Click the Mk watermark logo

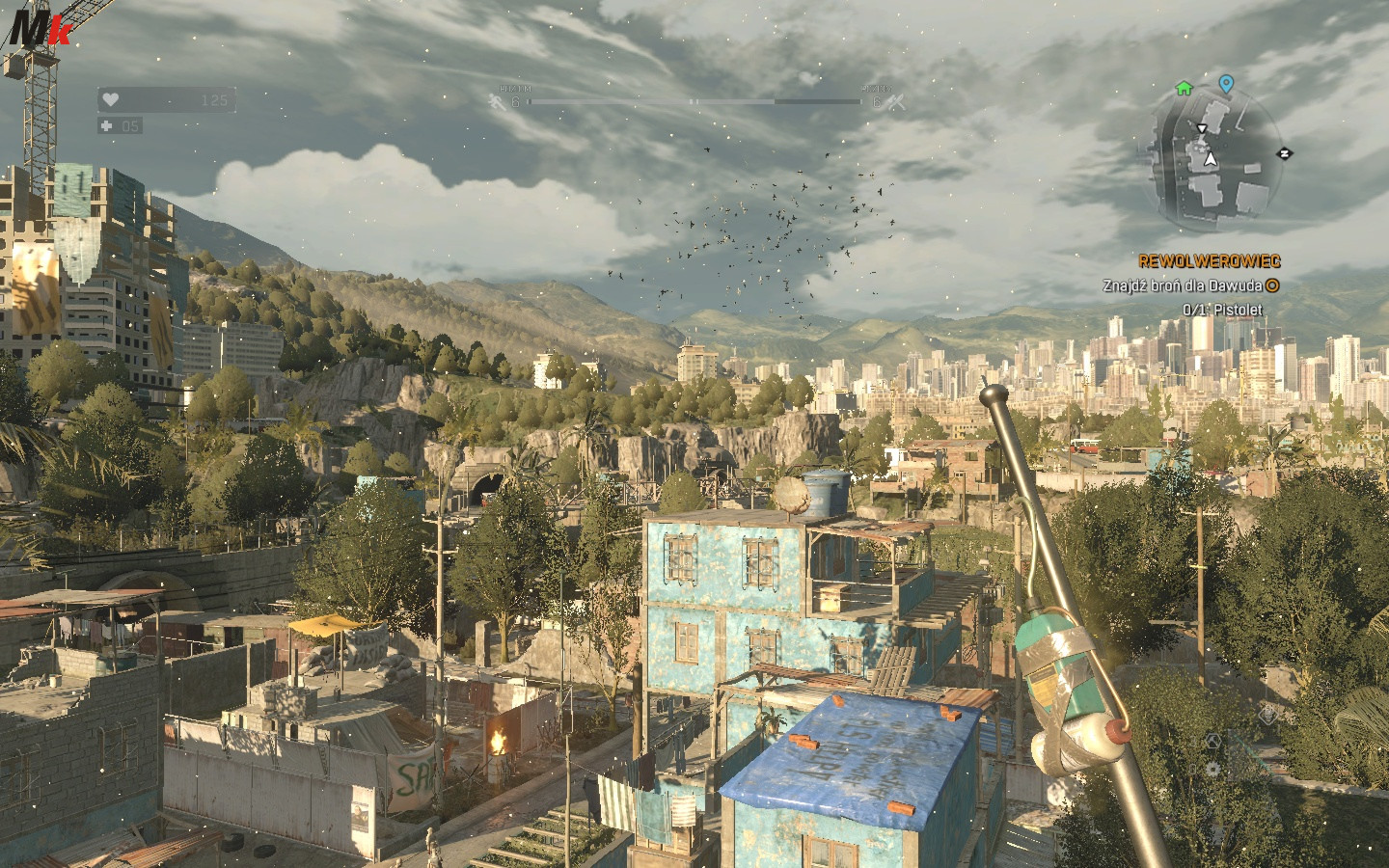[39, 27]
